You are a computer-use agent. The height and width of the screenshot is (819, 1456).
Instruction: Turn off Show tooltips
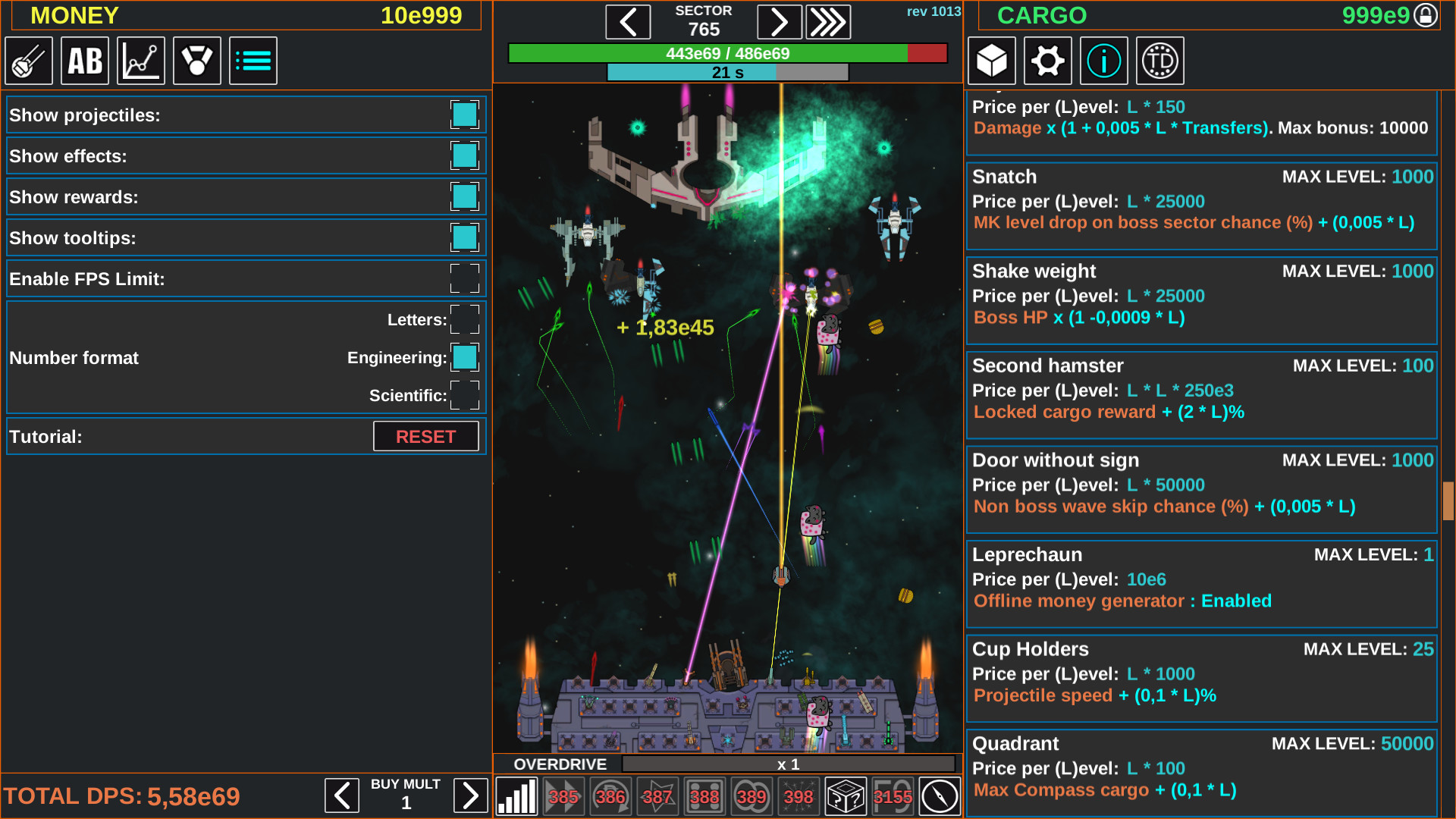point(464,237)
